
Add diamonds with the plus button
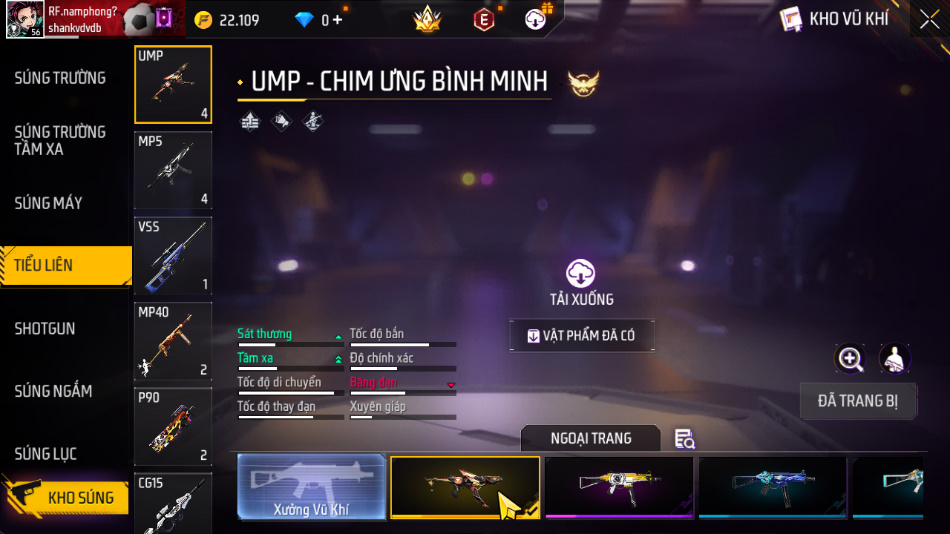336,20
